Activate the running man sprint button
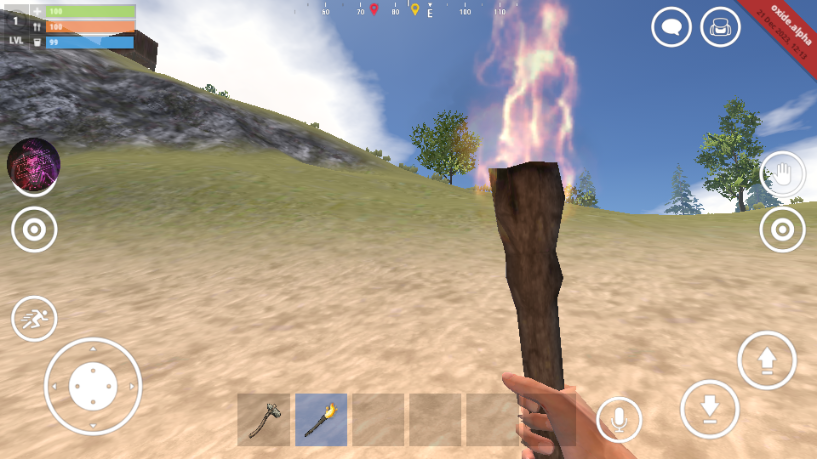 point(34,320)
